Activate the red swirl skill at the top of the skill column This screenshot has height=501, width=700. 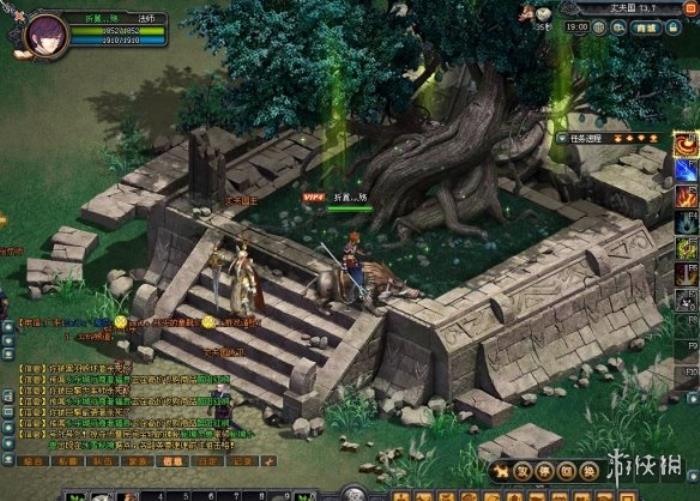coord(687,146)
